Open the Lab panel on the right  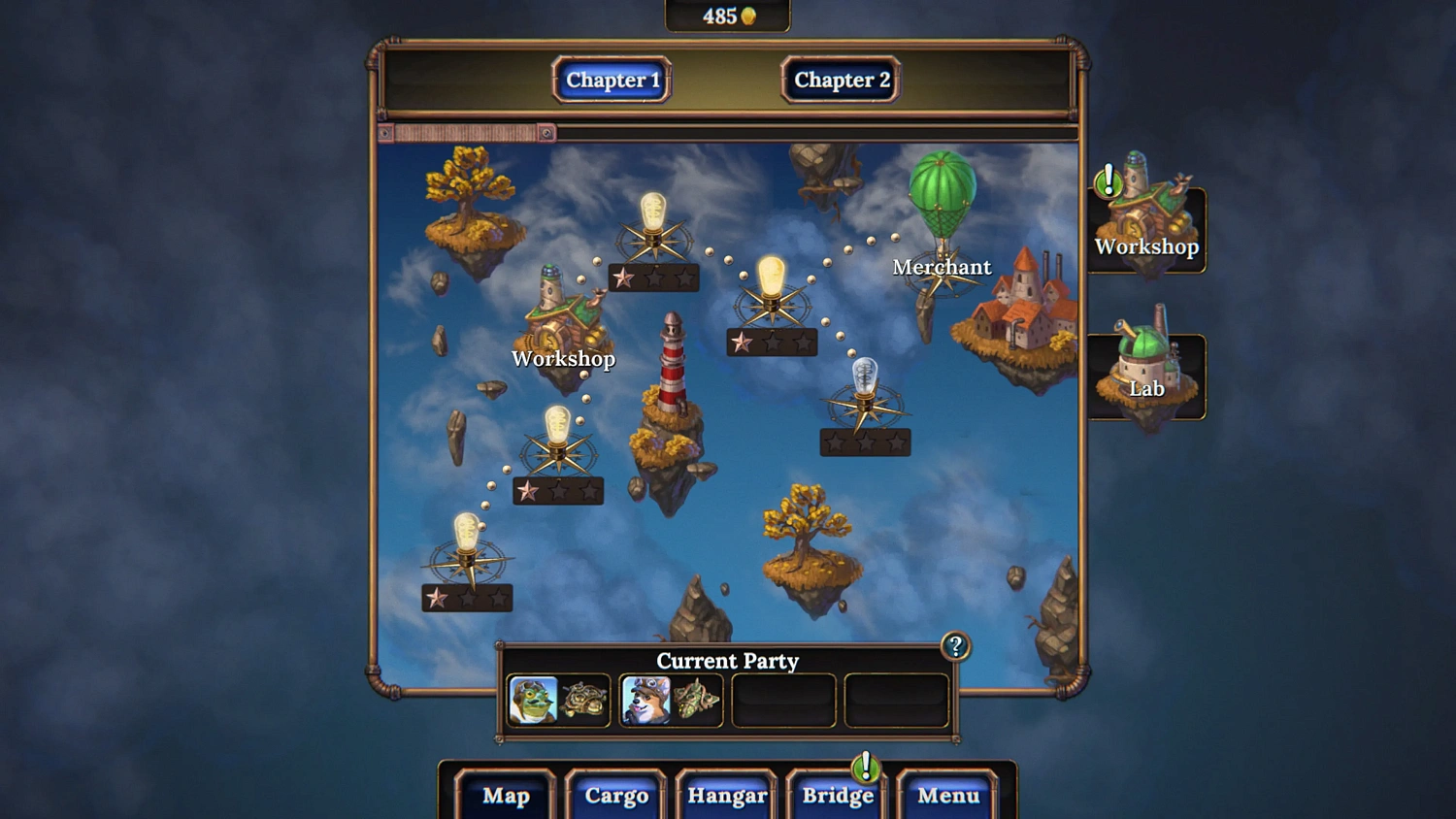coord(1147,369)
